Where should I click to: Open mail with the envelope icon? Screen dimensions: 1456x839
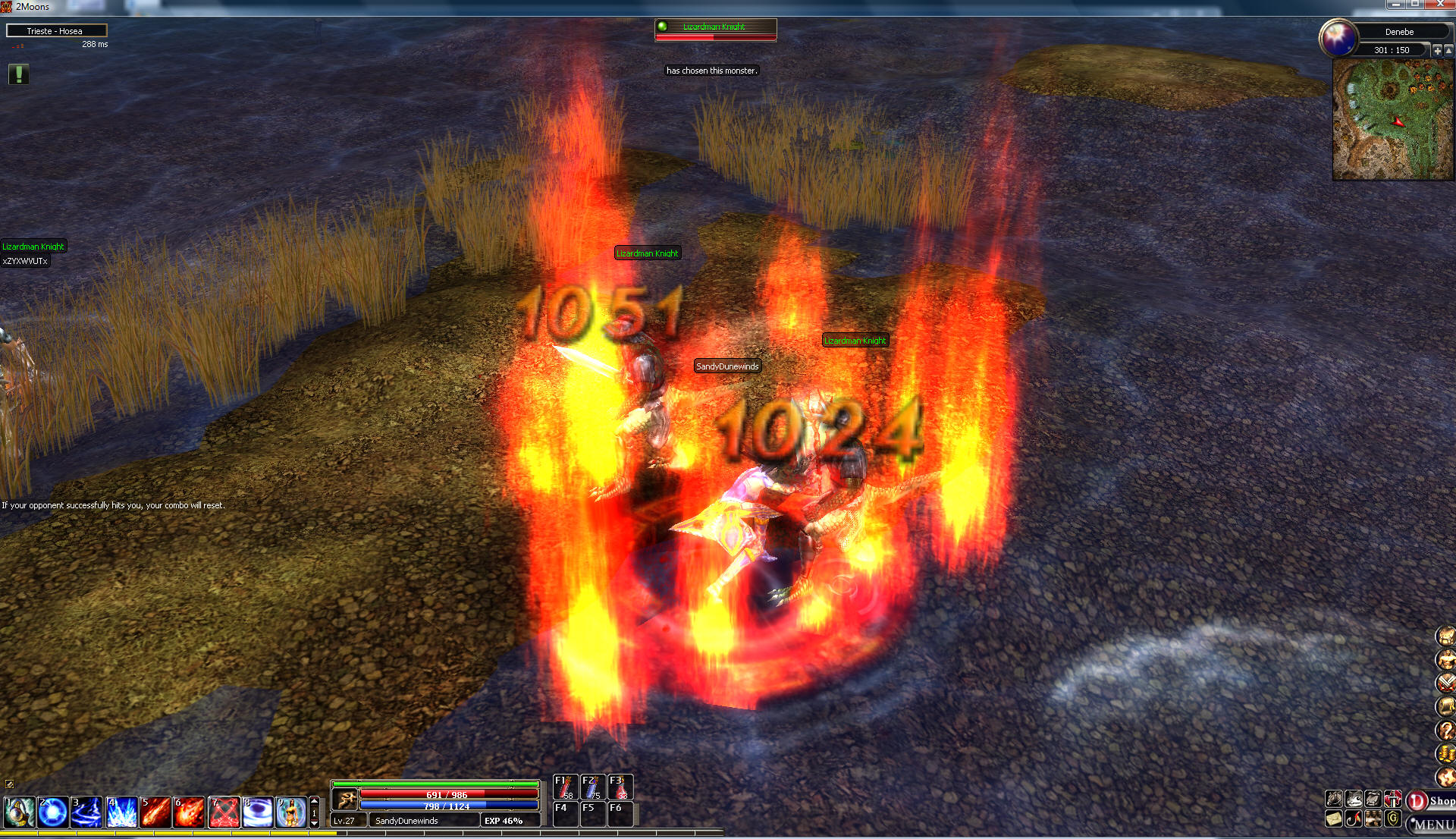tap(1334, 819)
